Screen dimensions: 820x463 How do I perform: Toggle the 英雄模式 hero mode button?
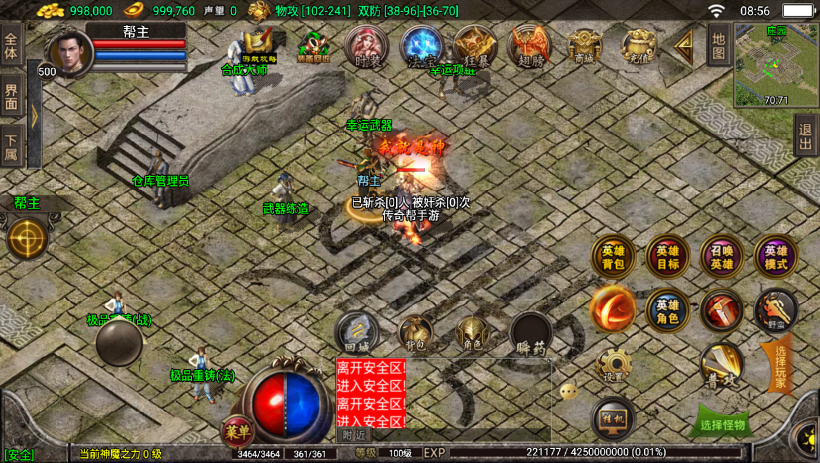pos(775,257)
